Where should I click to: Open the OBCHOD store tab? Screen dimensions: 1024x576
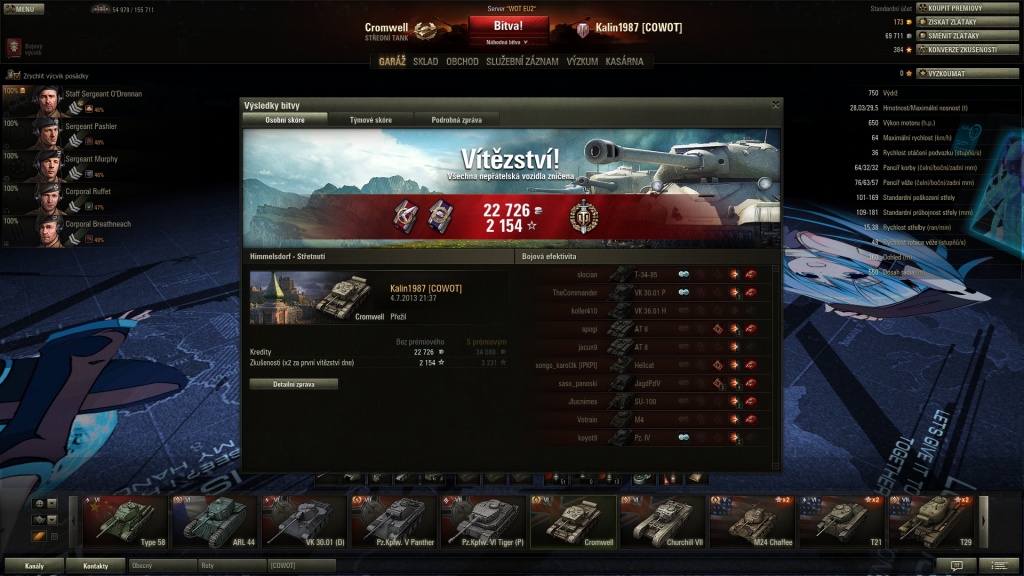point(462,61)
